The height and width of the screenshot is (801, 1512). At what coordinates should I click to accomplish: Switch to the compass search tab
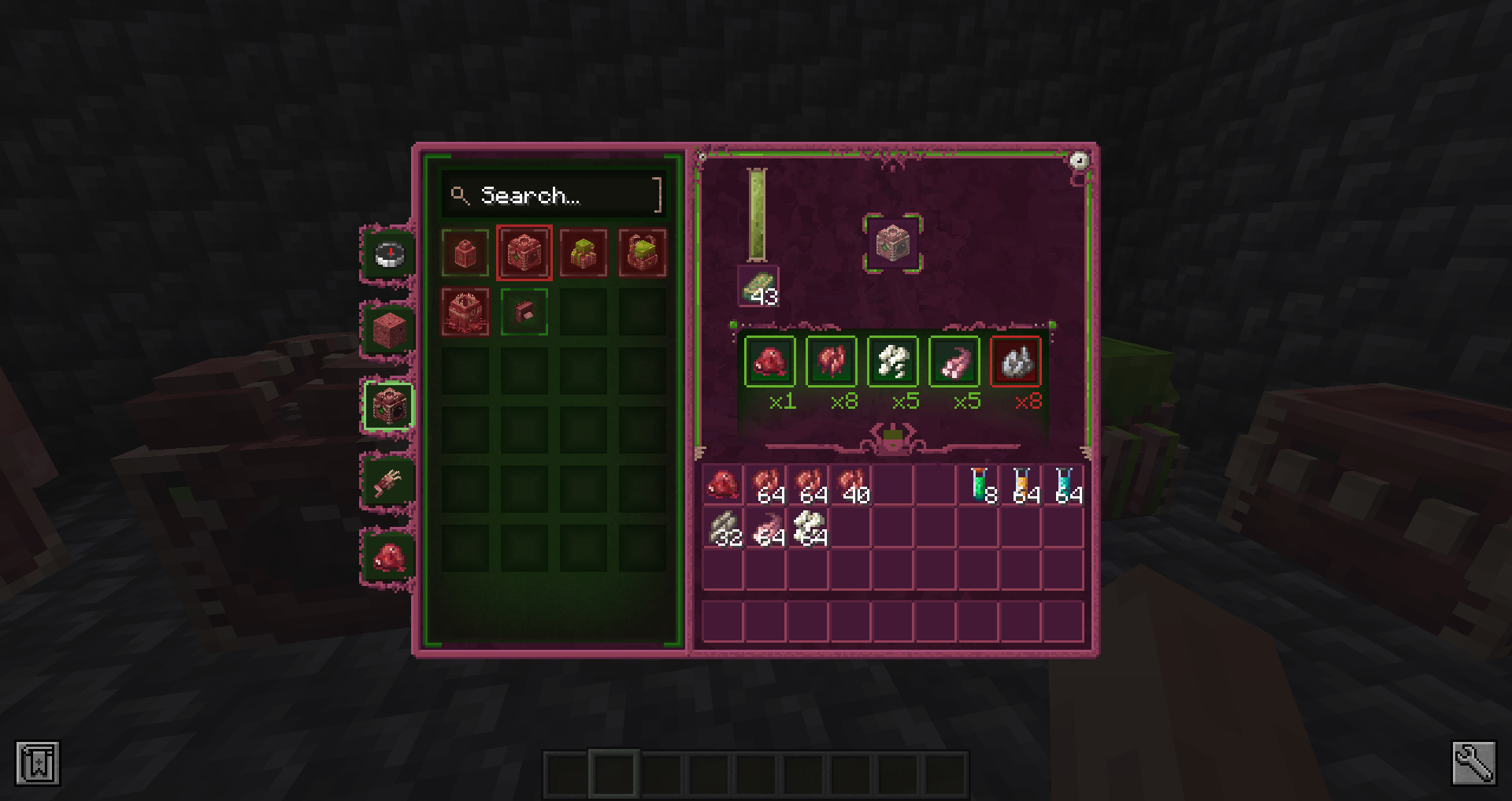click(x=389, y=255)
